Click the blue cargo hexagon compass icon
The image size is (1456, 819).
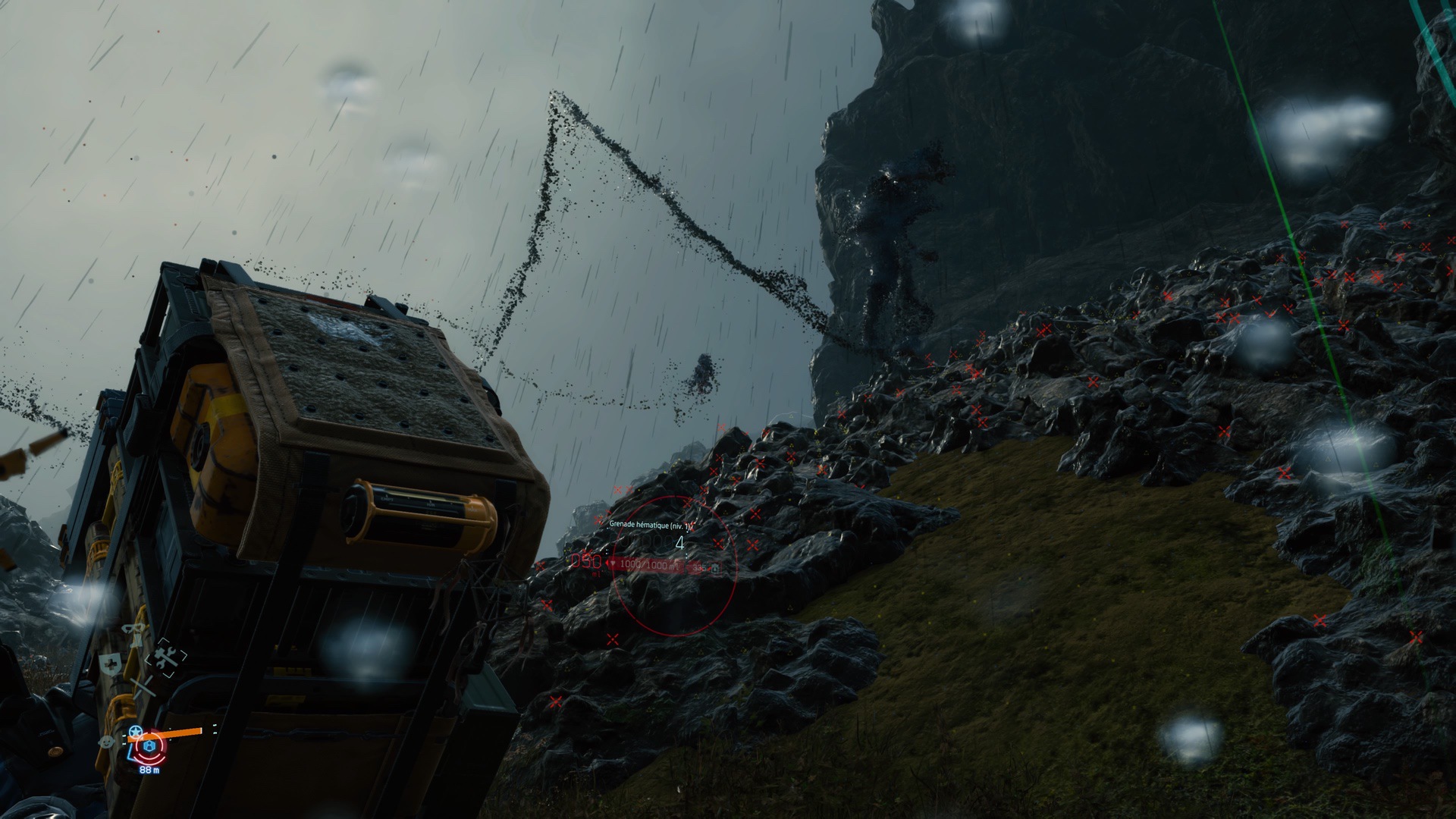point(149,747)
